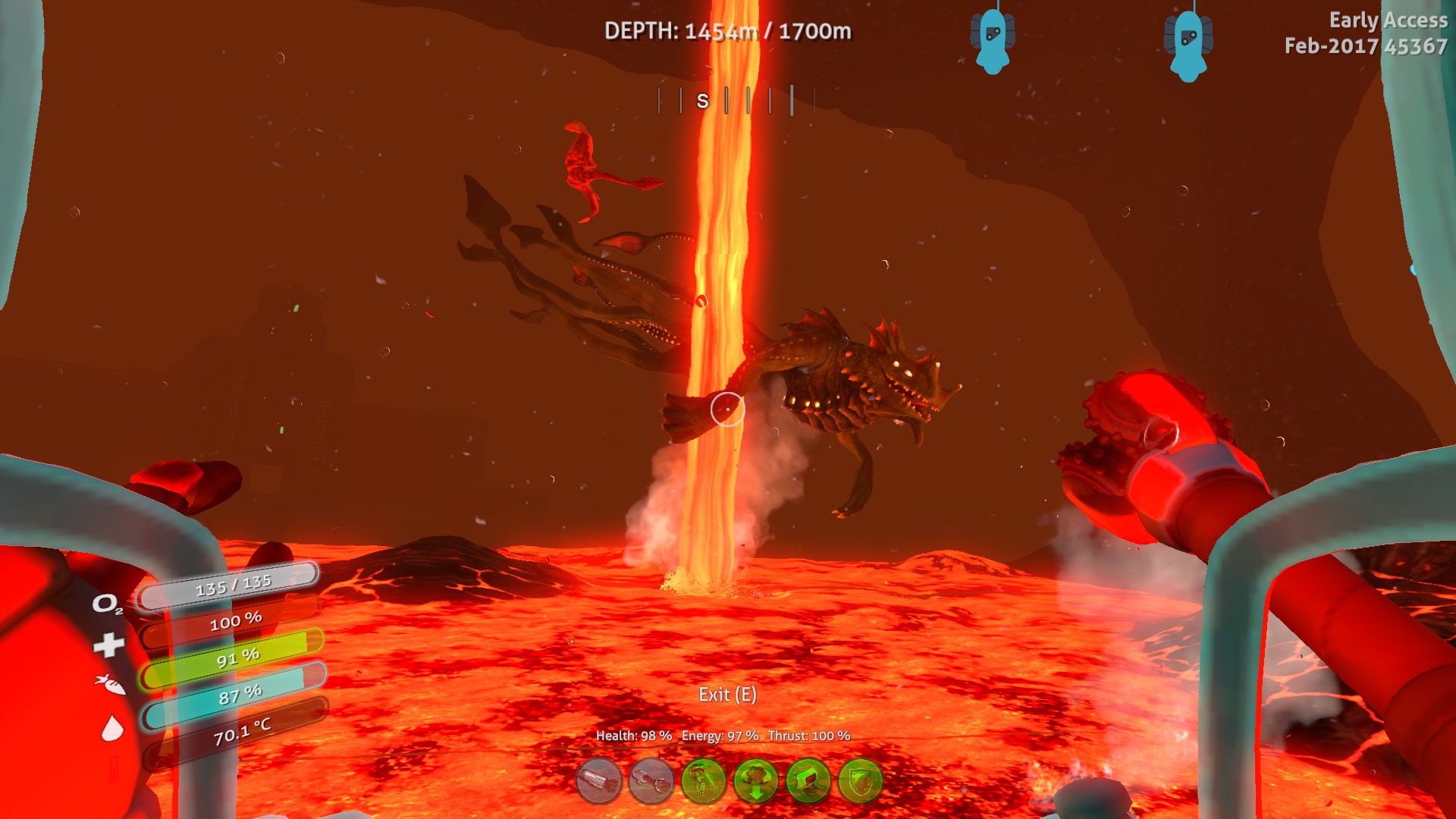
Task: Click the center targeting reticle
Action: pos(727,408)
